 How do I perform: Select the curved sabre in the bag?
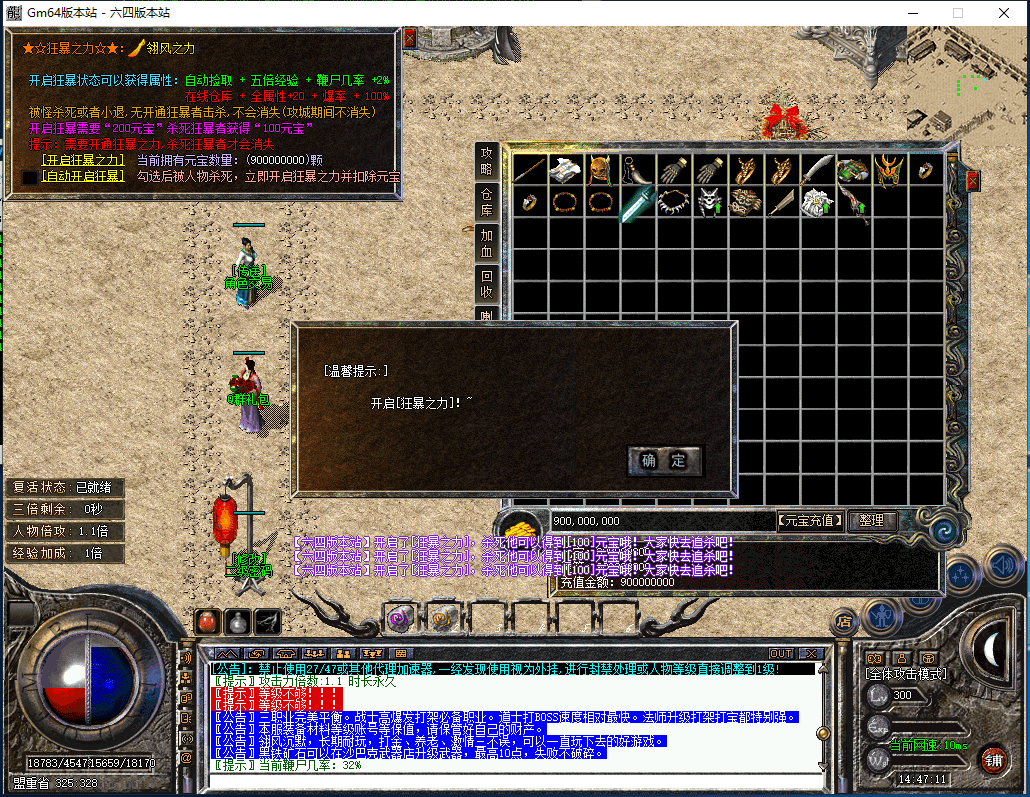[816, 169]
